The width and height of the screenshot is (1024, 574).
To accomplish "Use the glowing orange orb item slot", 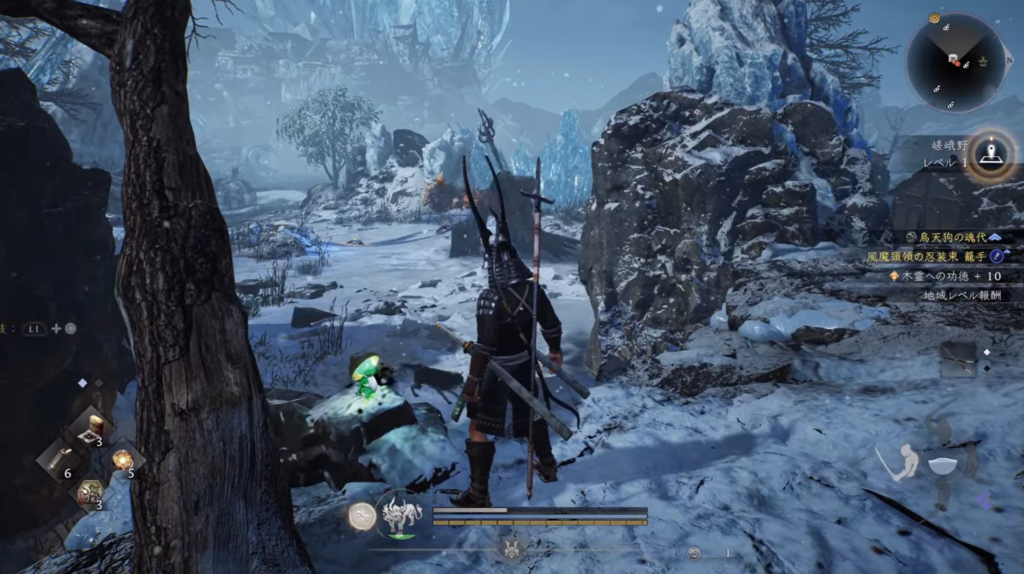I will pos(123,460).
